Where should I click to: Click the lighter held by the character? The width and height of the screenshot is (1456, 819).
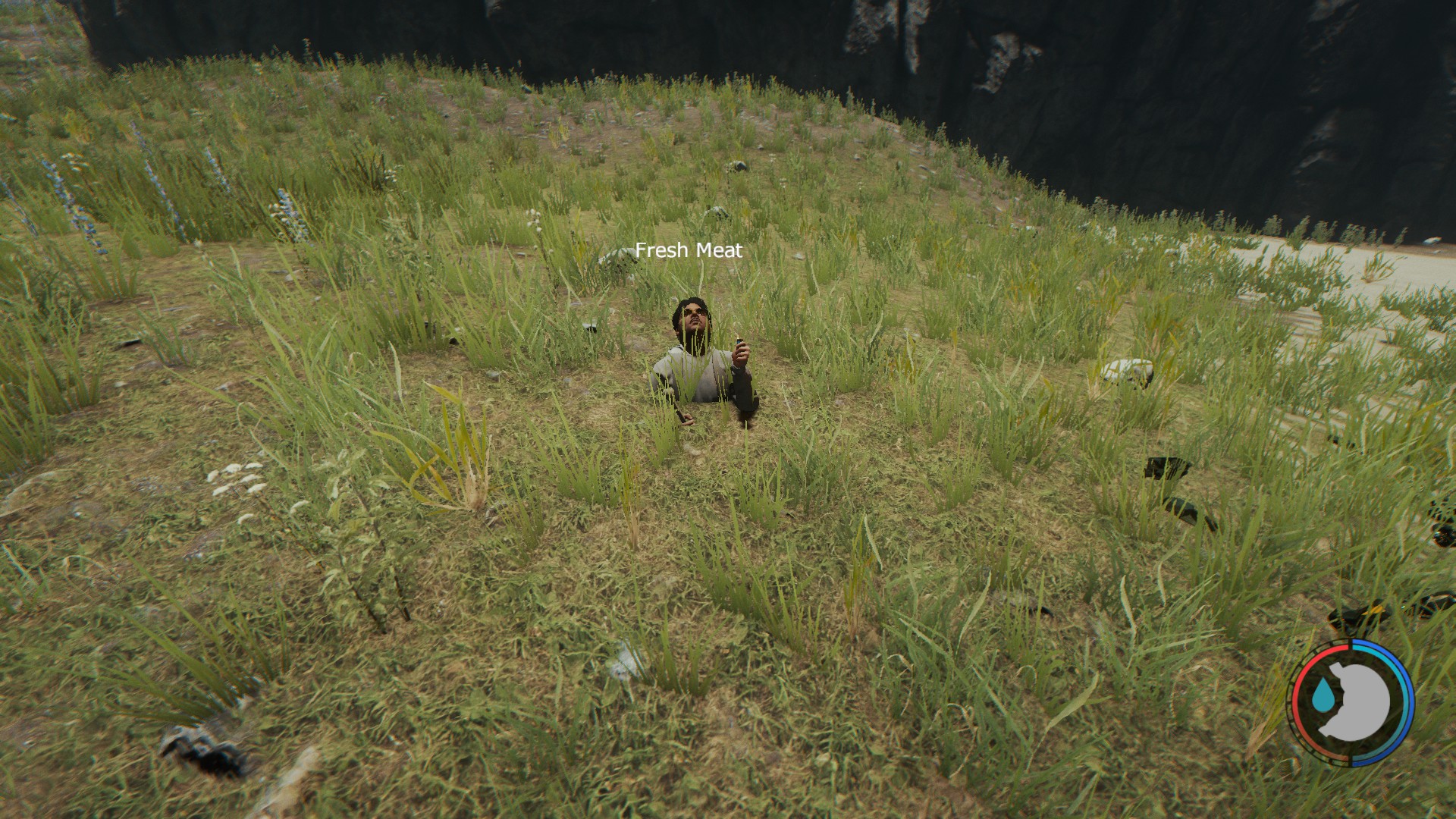[739, 342]
